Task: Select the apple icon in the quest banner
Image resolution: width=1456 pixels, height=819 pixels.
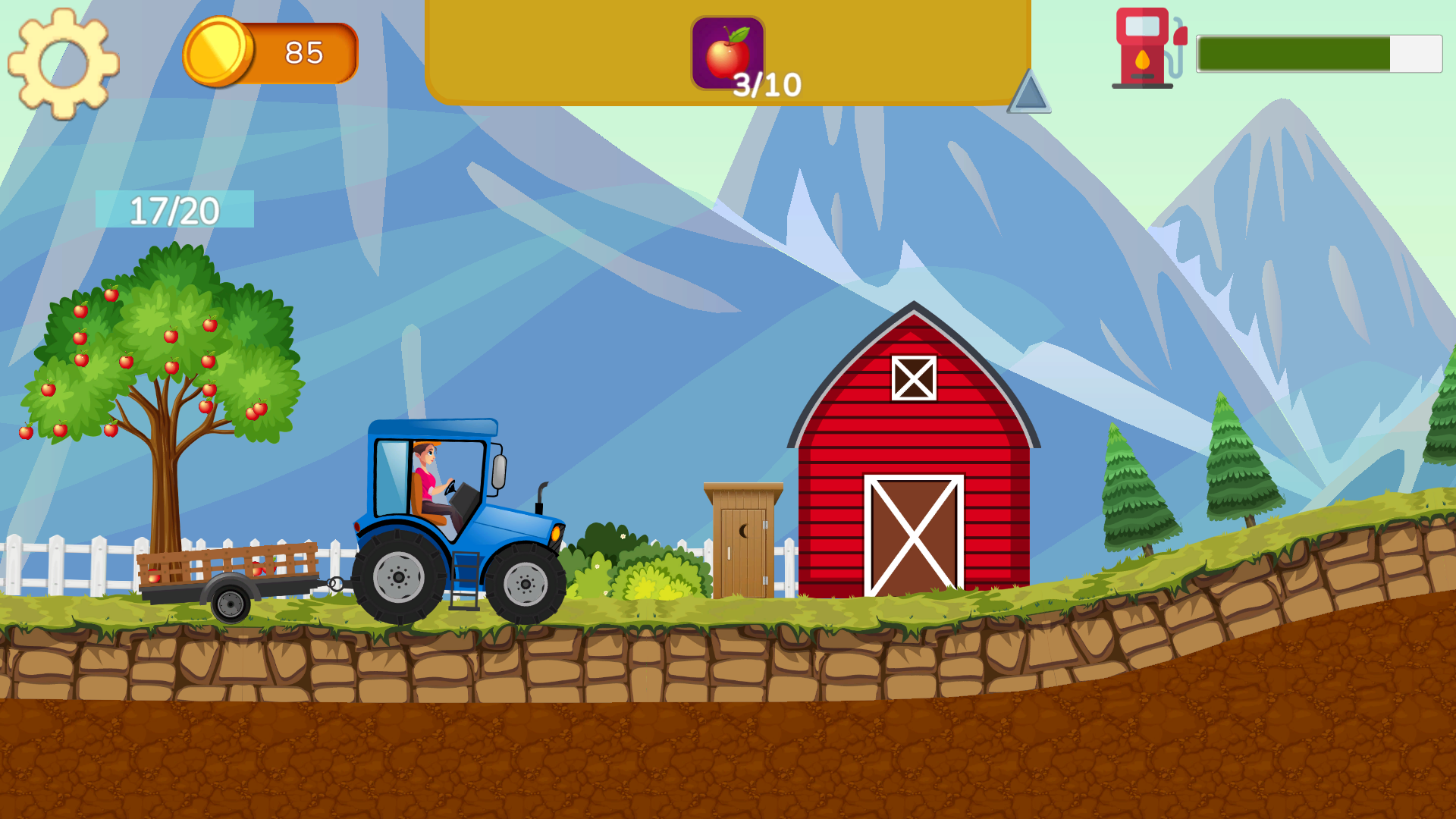Action: click(x=726, y=50)
